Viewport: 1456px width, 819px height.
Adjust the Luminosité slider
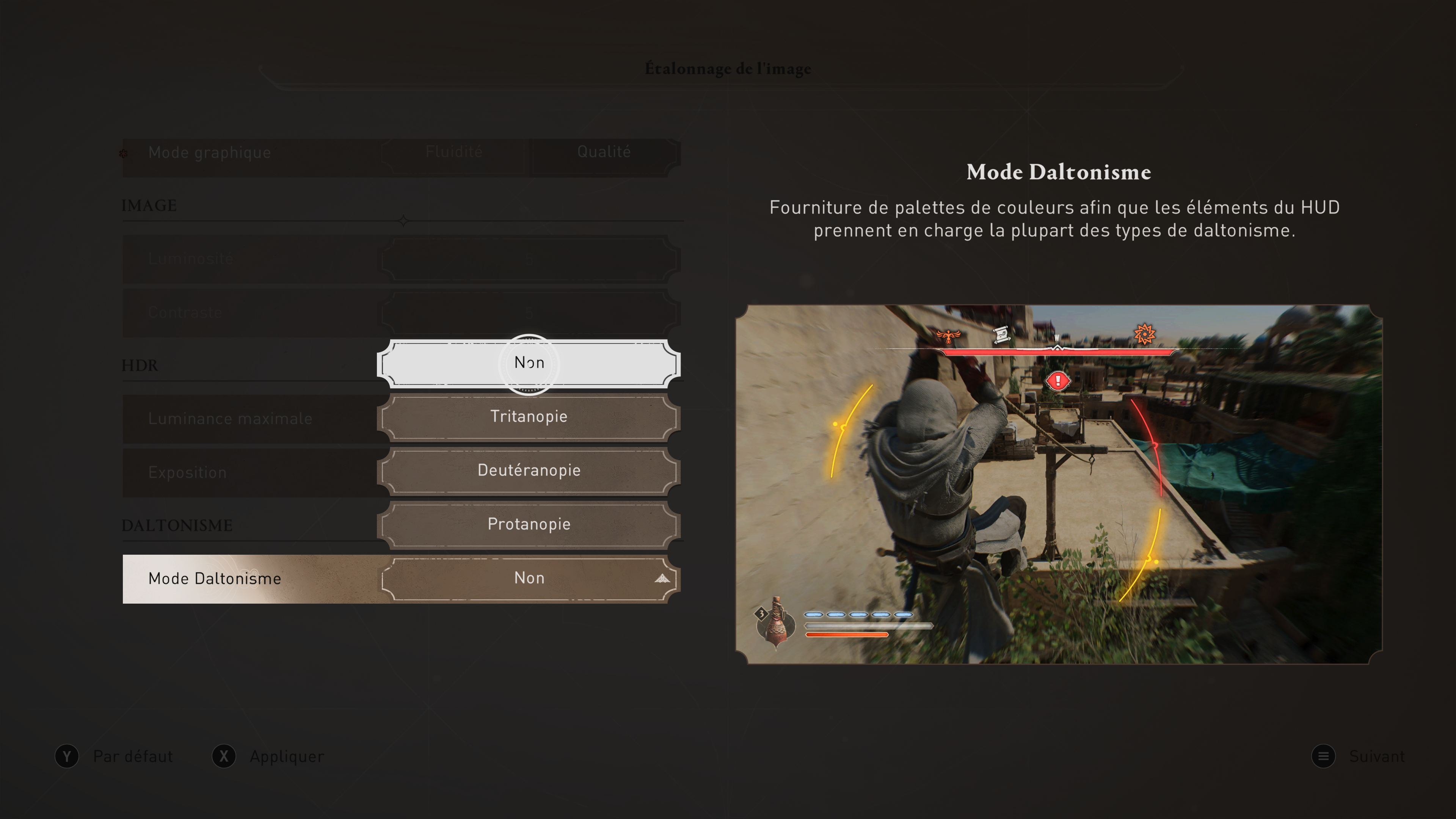(x=529, y=259)
